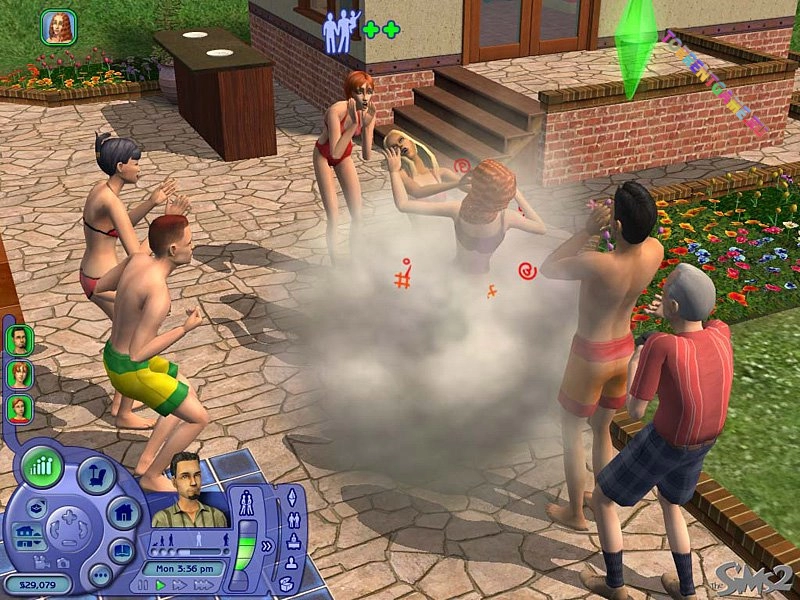Open the Story mode book button
This screenshot has width=800, height=600.
tap(121, 551)
